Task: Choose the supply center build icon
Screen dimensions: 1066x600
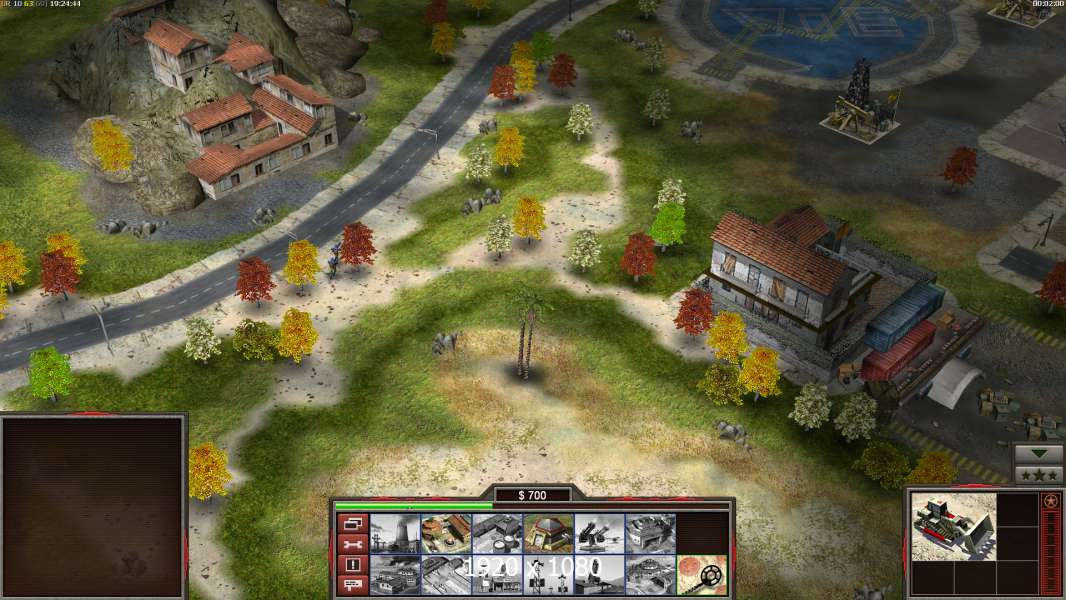Action: (497, 533)
